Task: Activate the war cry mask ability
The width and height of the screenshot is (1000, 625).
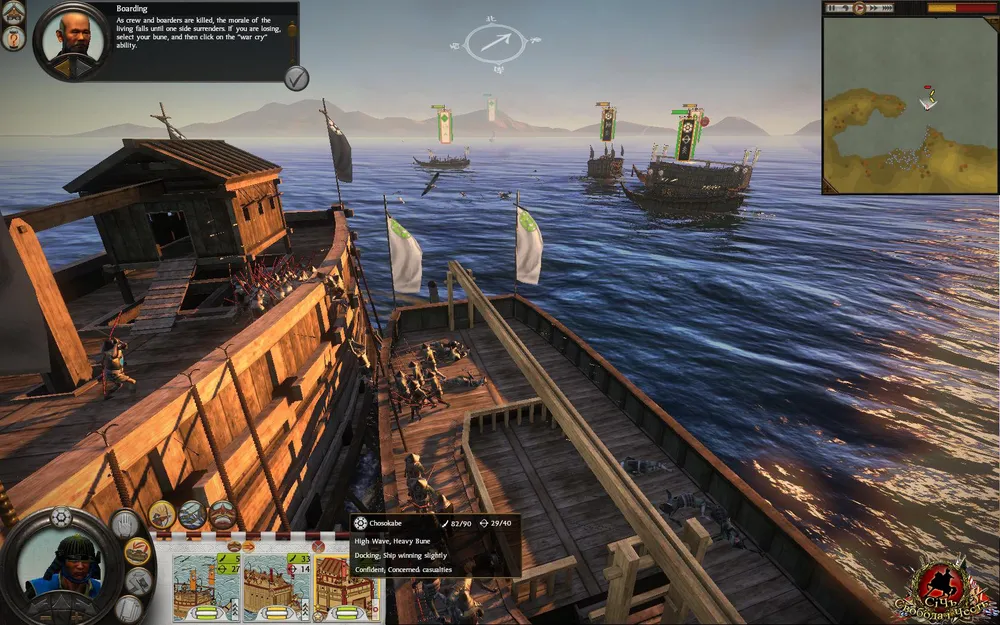Action: coord(222,515)
